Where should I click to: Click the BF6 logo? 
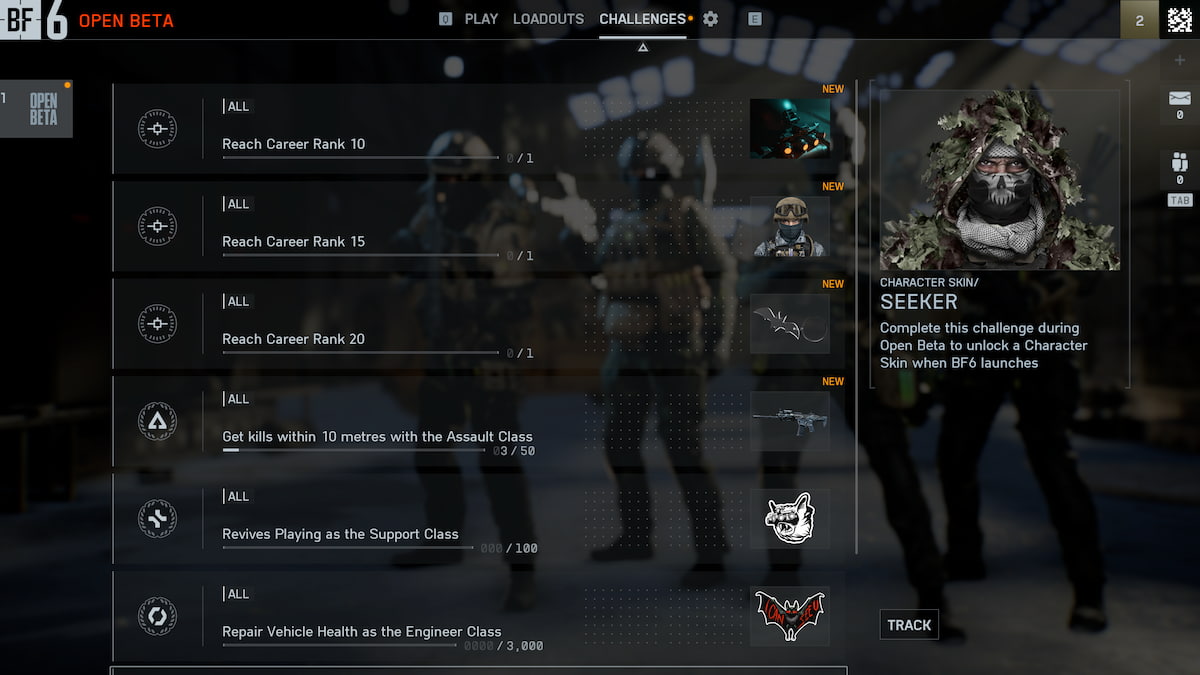34,19
